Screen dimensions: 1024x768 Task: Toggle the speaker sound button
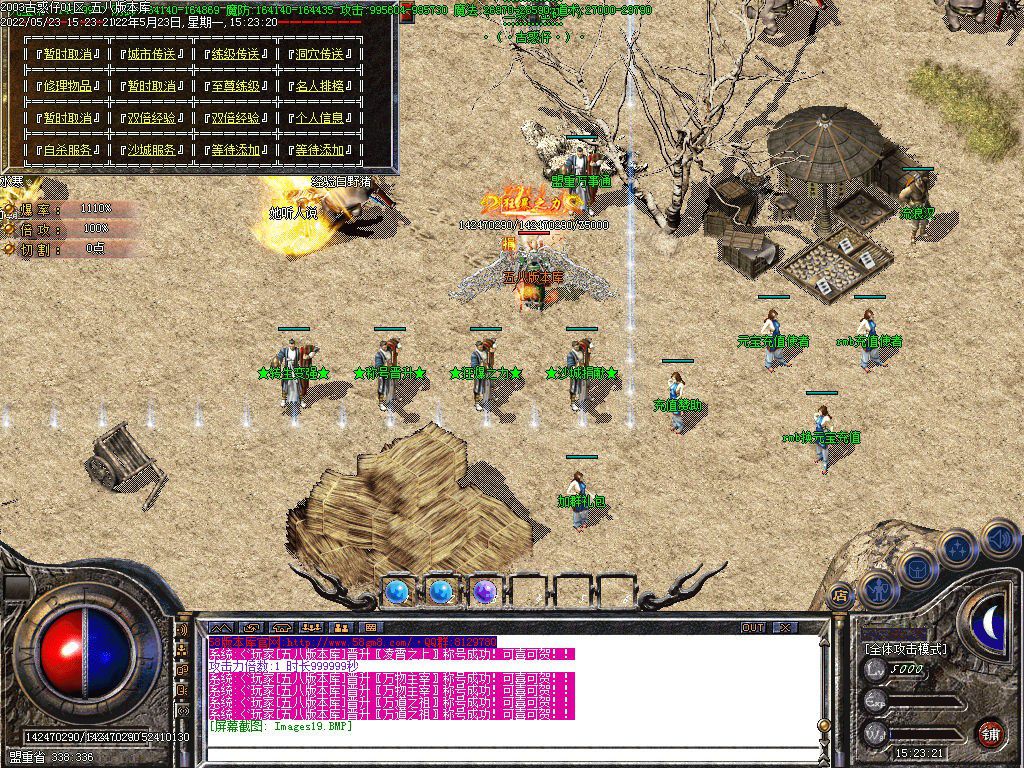pyautogui.click(x=999, y=539)
